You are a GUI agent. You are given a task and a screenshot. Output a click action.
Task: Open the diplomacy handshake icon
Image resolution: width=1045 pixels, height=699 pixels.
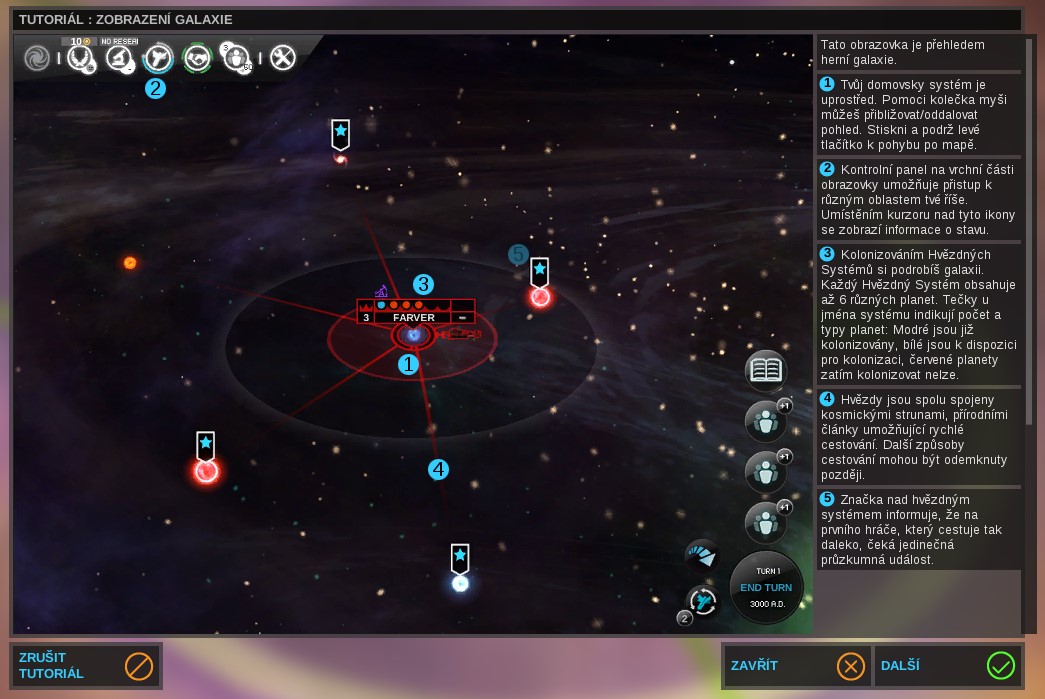click(x=197, y=58)
